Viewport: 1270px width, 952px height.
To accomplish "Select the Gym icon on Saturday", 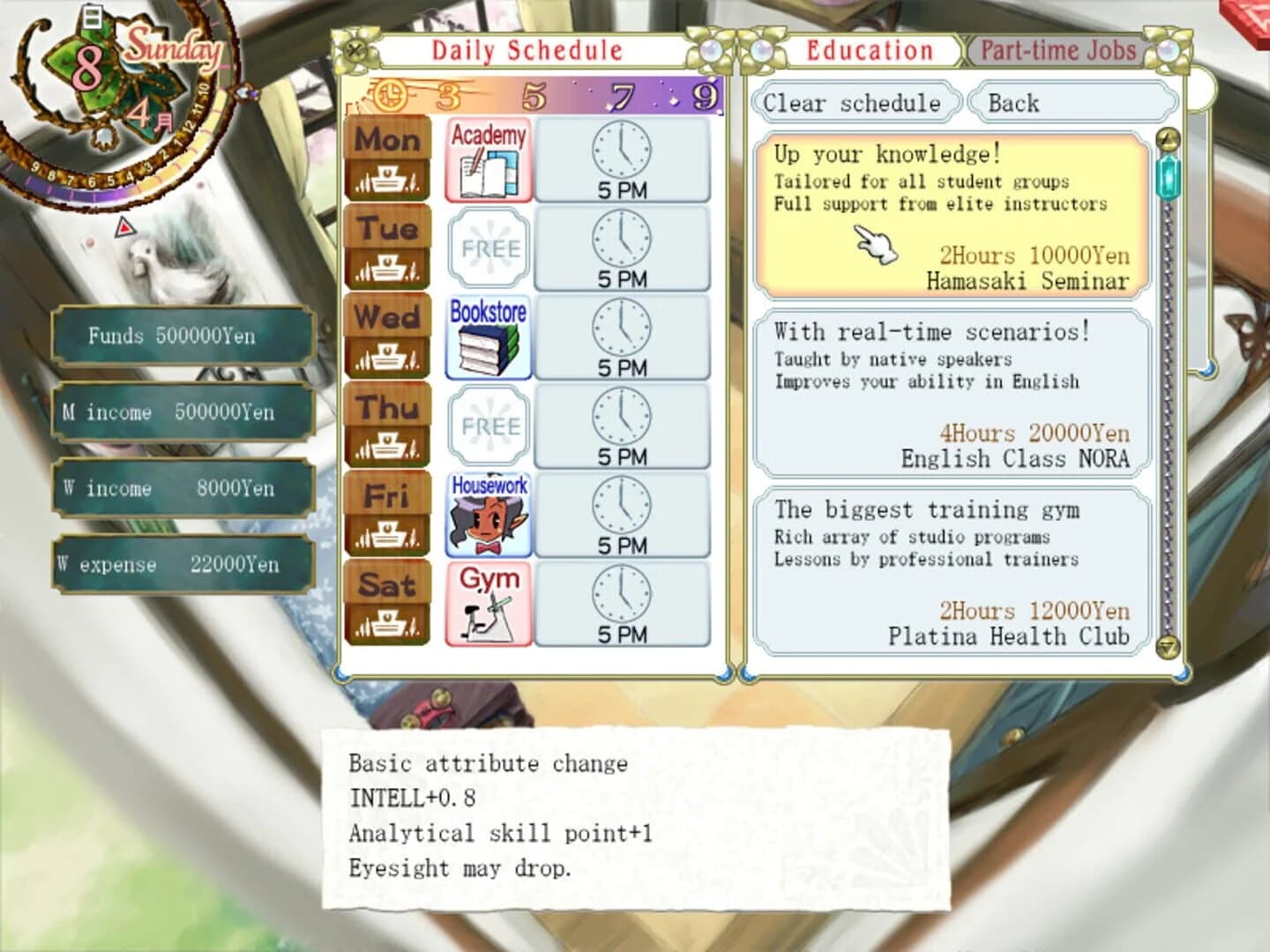I will [488, 604].
